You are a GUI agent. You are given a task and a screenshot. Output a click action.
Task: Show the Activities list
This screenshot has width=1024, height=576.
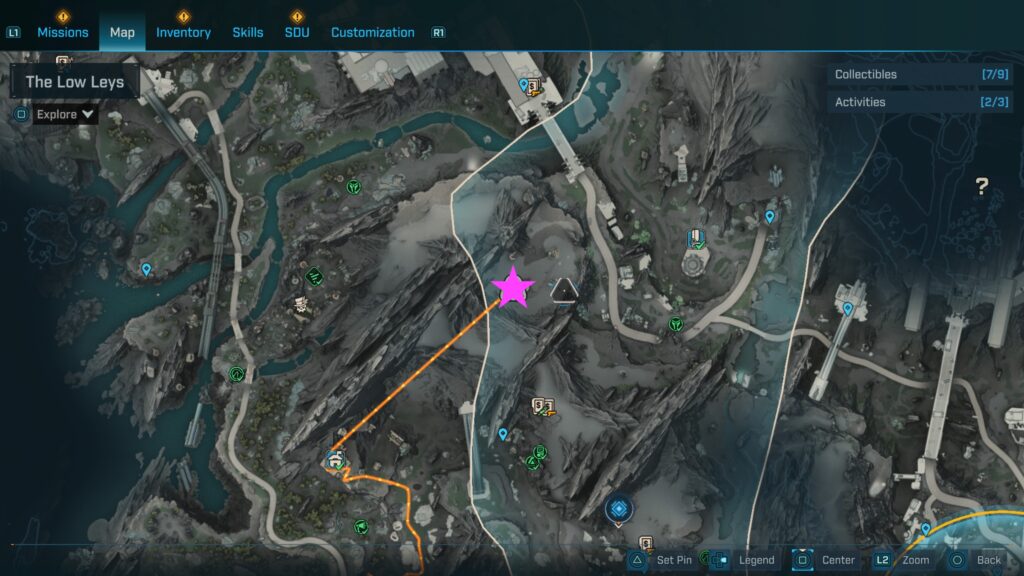[x=919, y=102]
